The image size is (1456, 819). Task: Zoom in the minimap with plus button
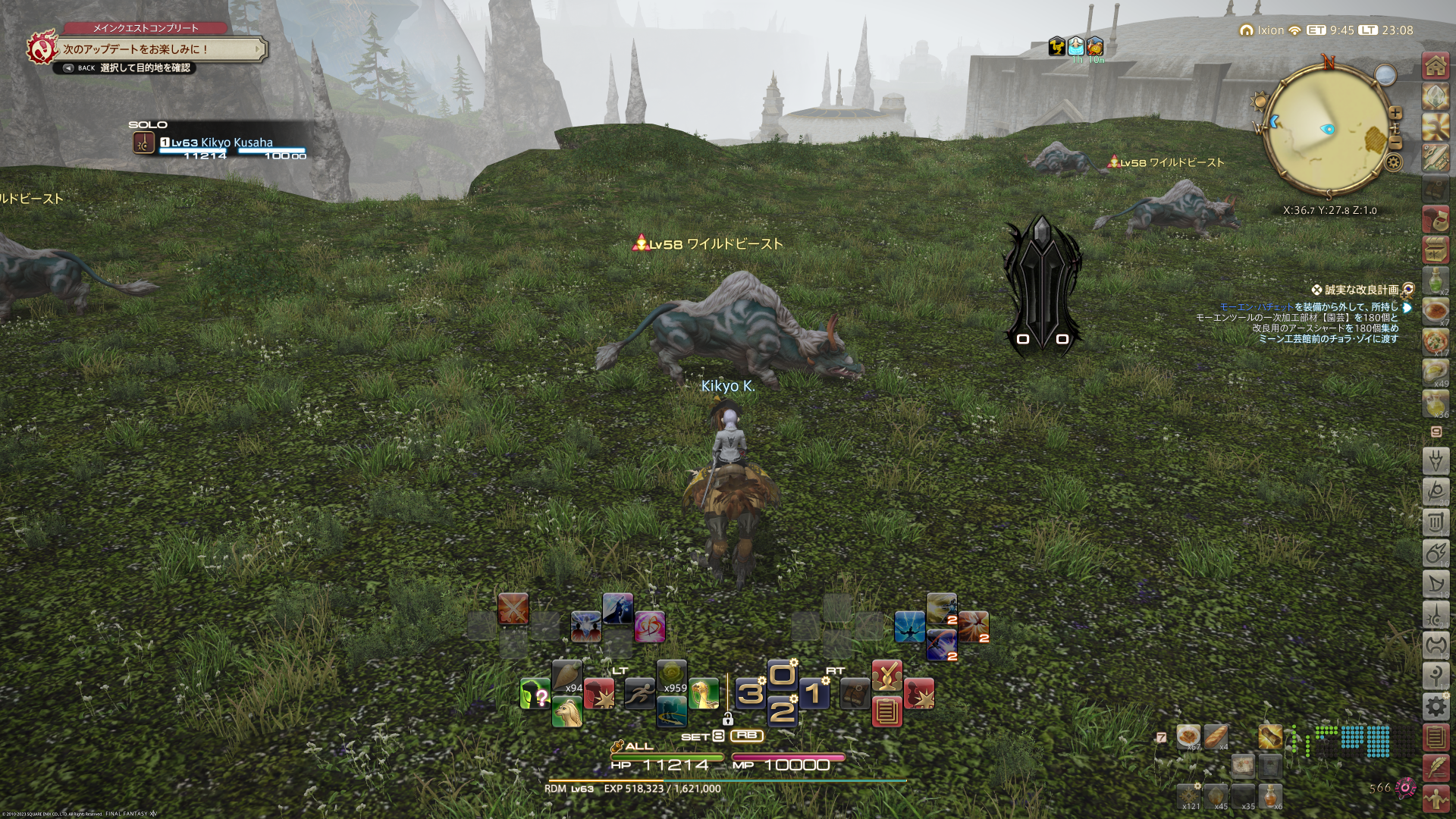[1395, 113]
